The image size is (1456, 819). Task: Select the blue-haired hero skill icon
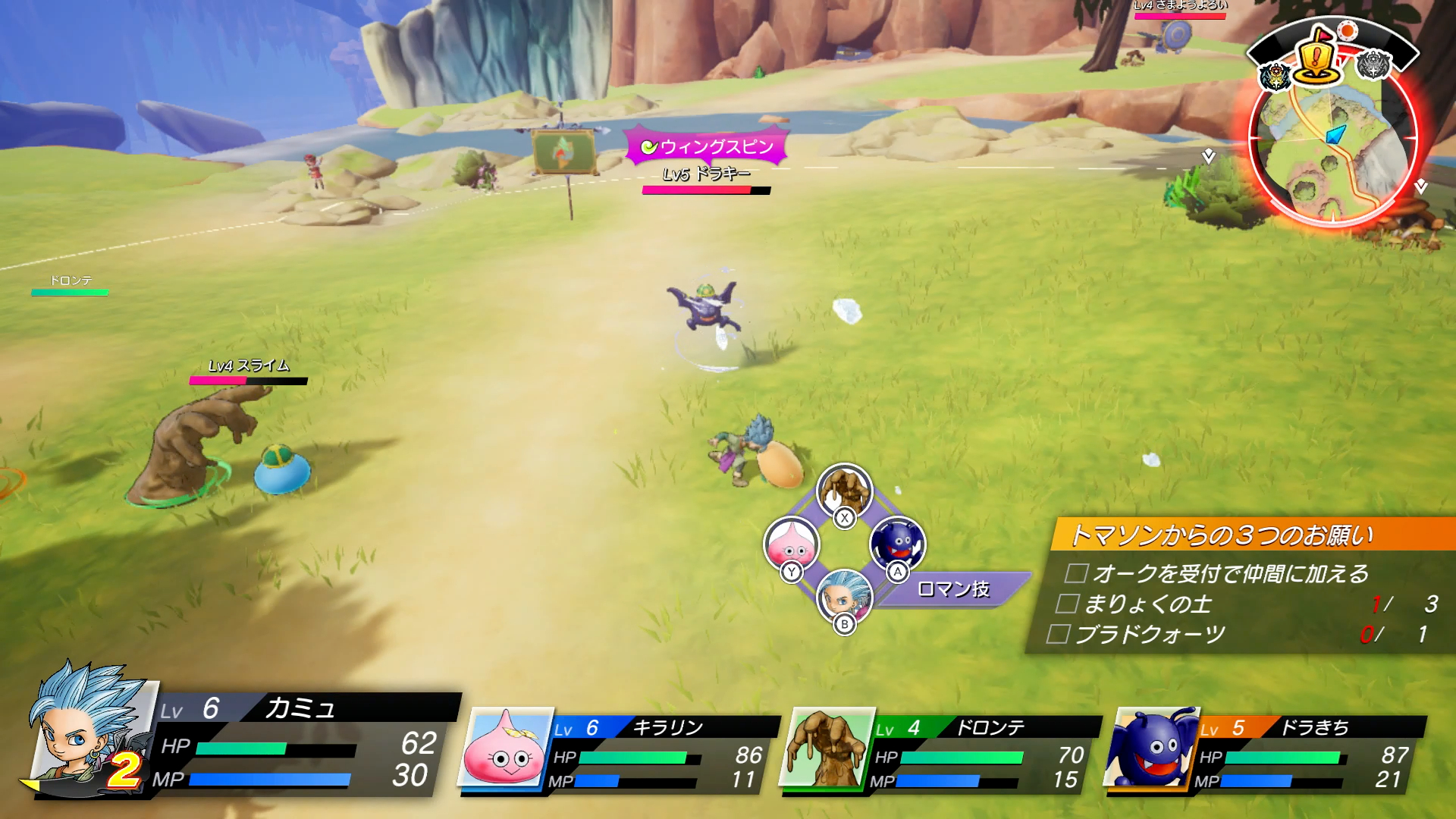pyautogui.click(x=844, y=596)
